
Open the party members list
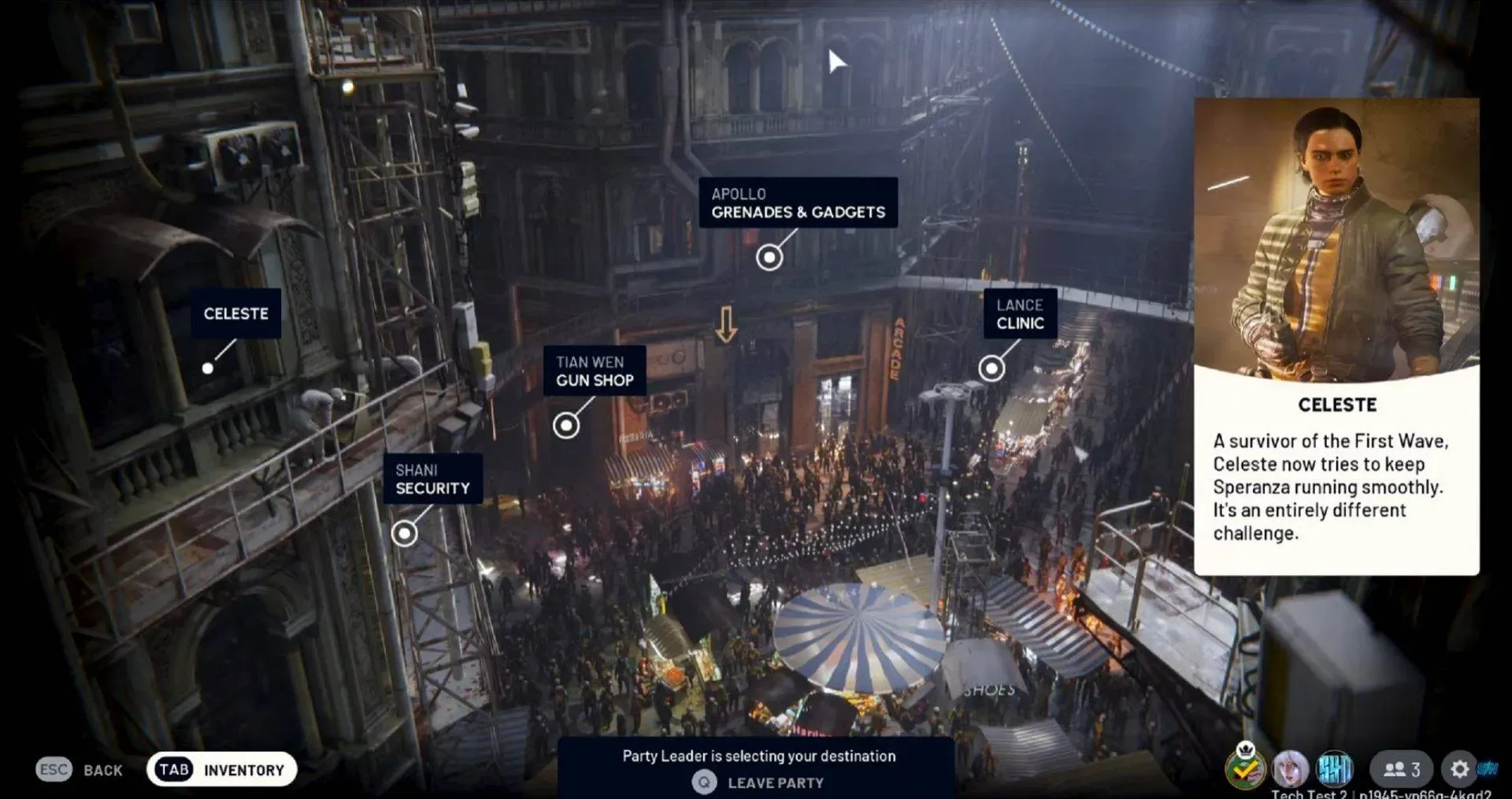click(1402, 768)
